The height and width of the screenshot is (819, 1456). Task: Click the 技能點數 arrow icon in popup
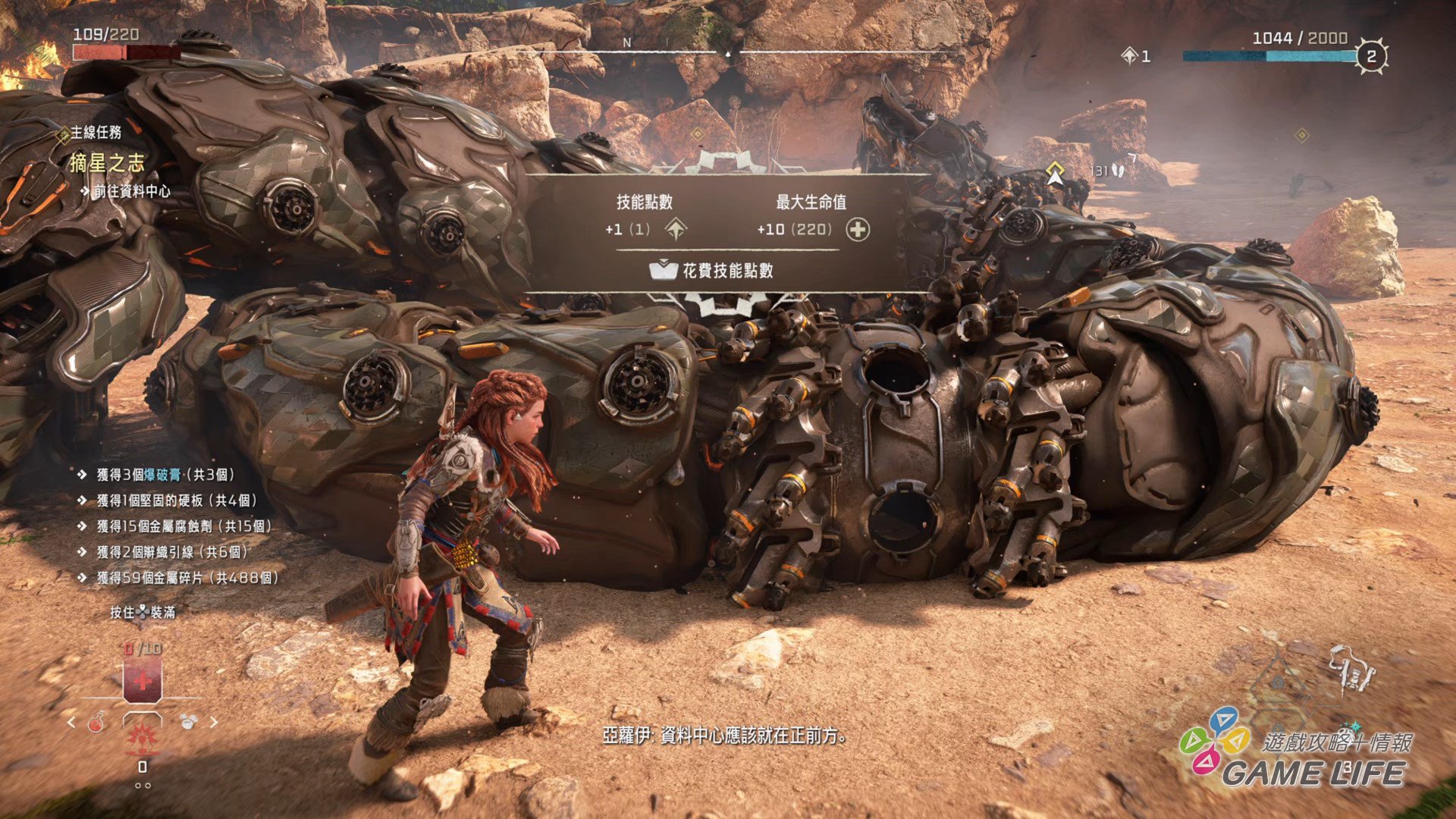pyautogui.click(x=676, y=229)
